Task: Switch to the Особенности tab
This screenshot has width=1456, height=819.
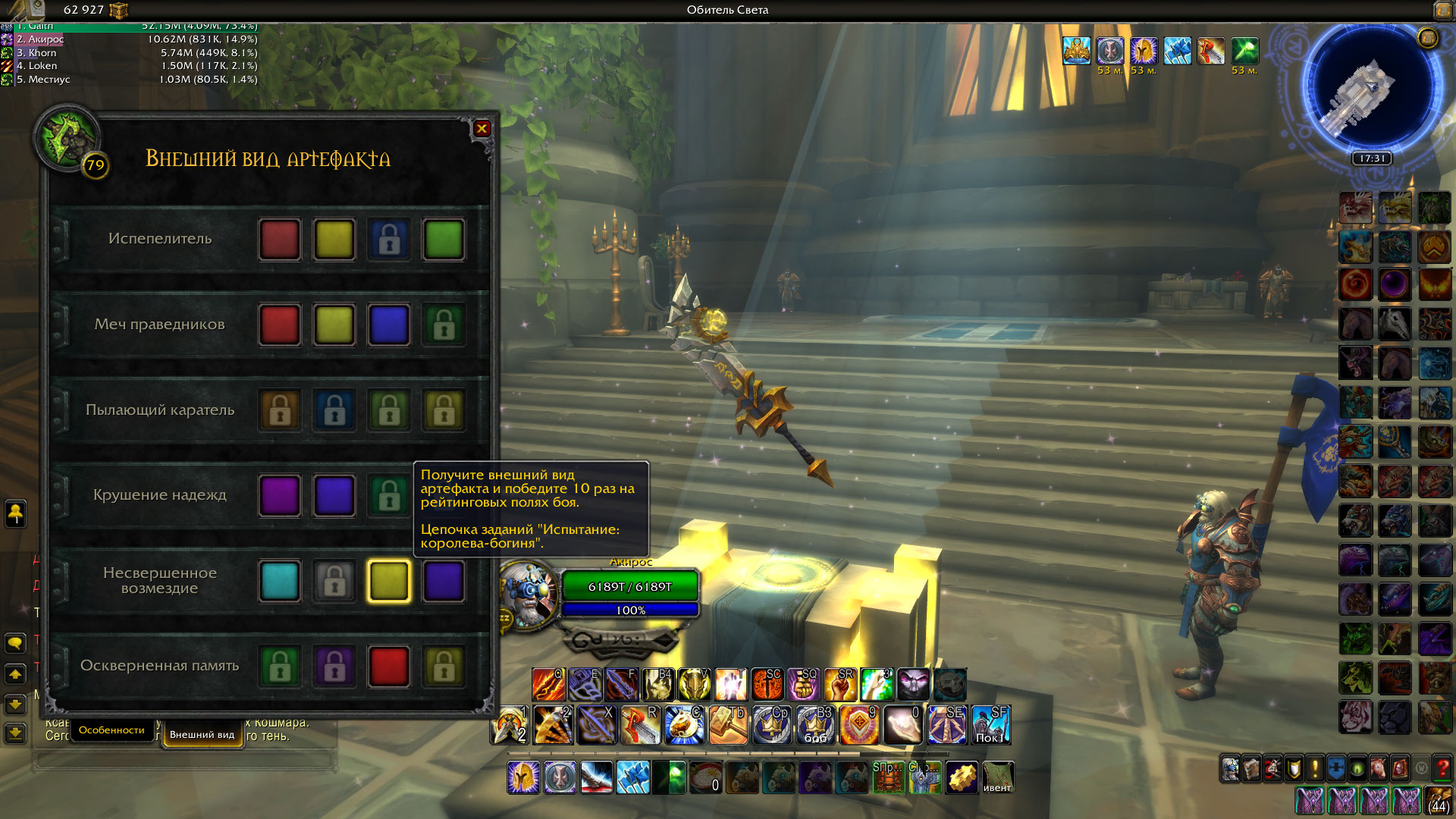Action: coord(111,730)
